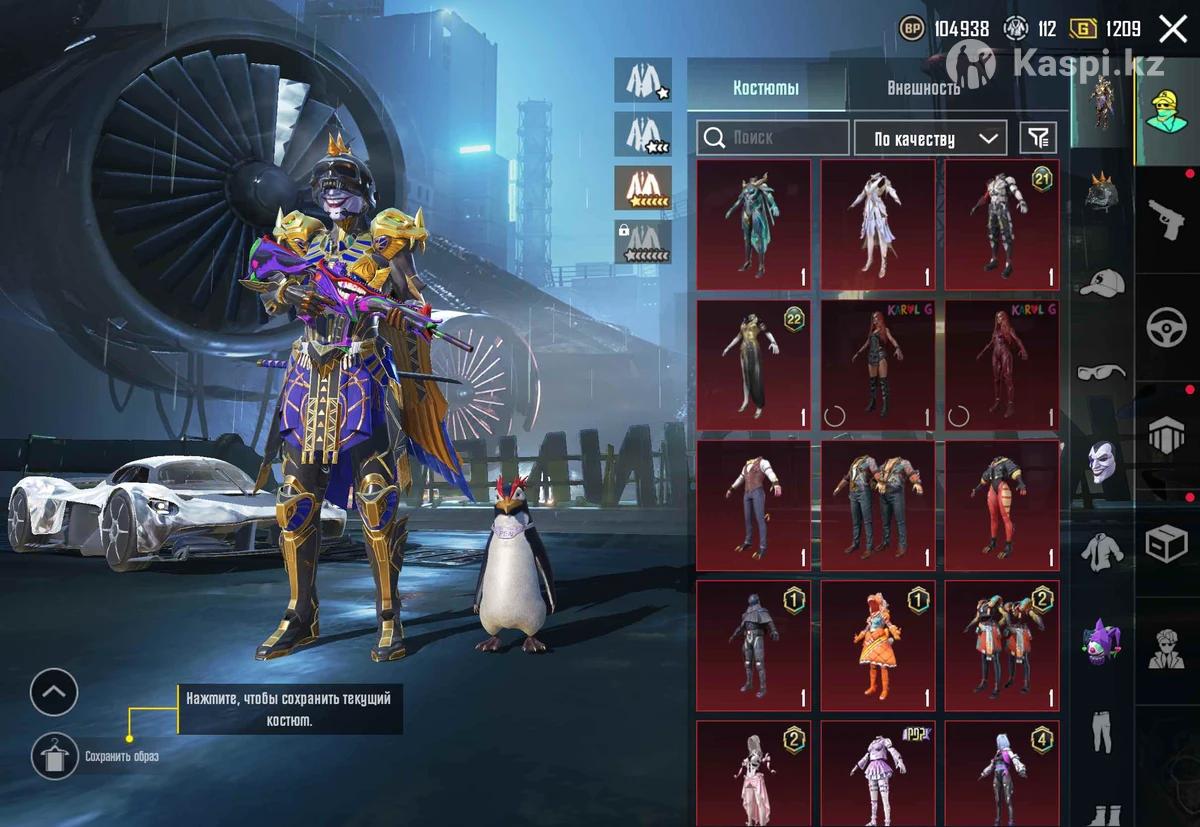Select the white feathered dress costume
The image size is (1200, 827).
click(877, 225)
